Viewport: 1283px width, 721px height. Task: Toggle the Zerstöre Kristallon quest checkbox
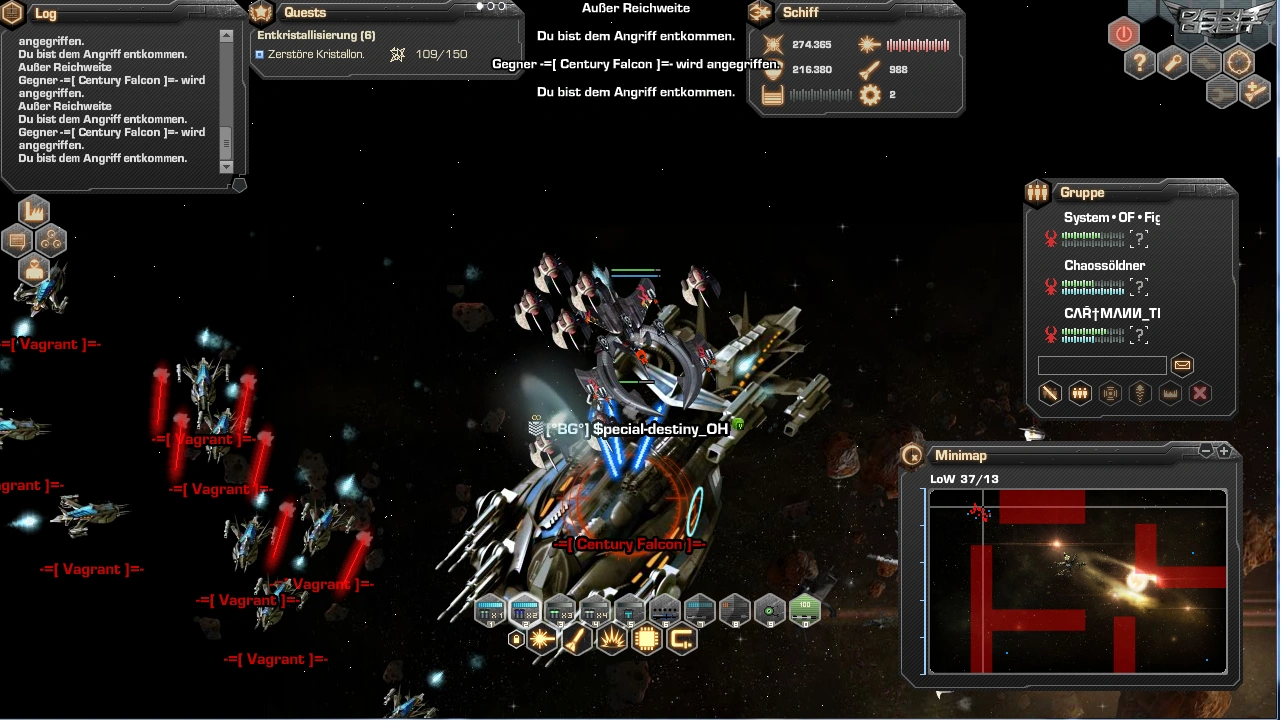(259, 54)
